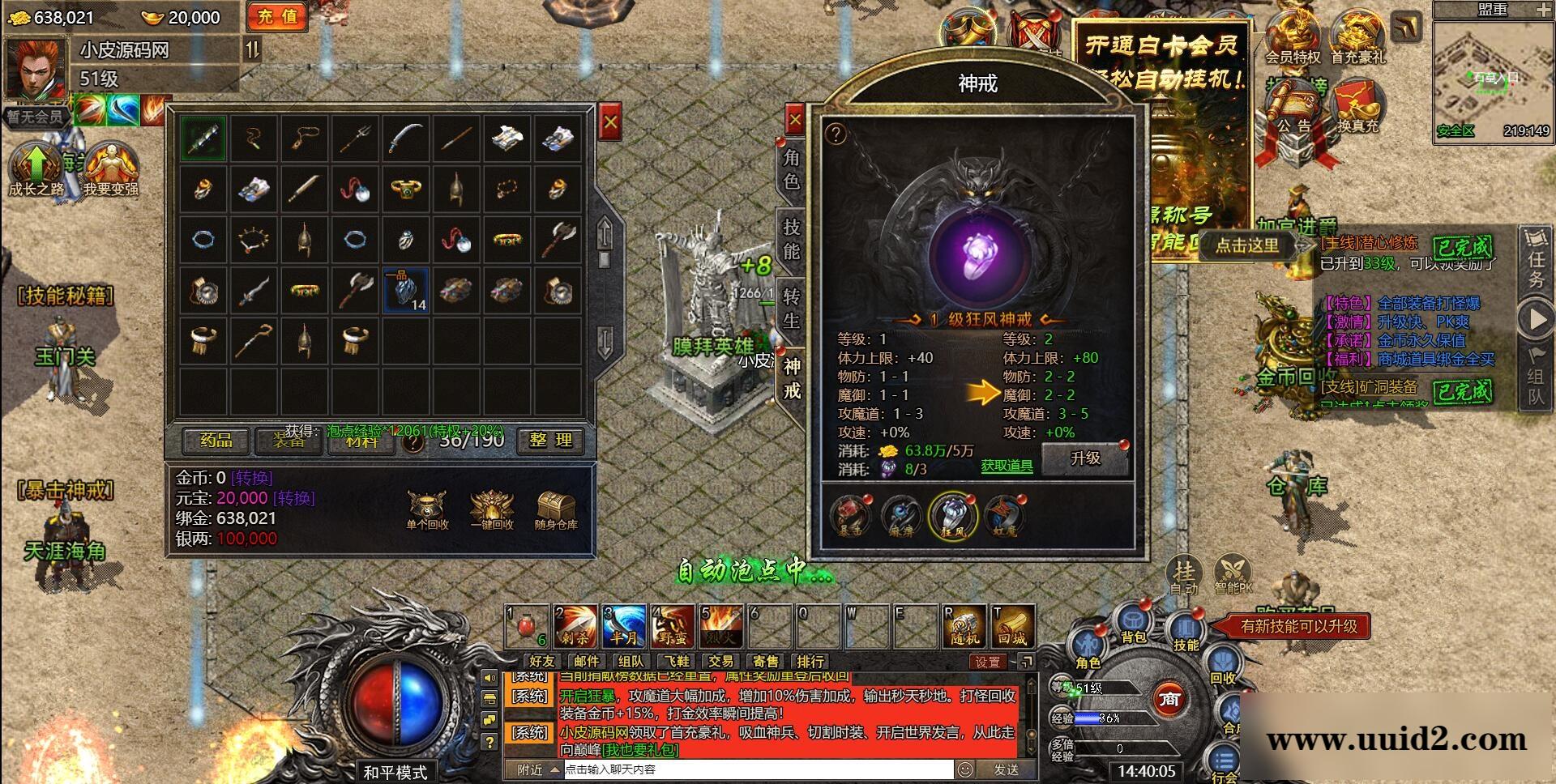The height and width of the screenshot is (784, 1556).
Task: Switch to the 药品 tab in backpack
Action: (215, 441)
